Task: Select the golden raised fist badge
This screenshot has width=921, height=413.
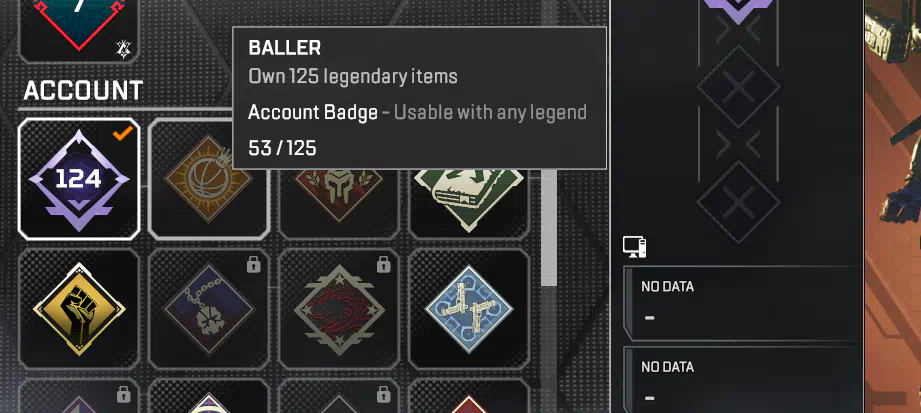Action: [79, 308]
